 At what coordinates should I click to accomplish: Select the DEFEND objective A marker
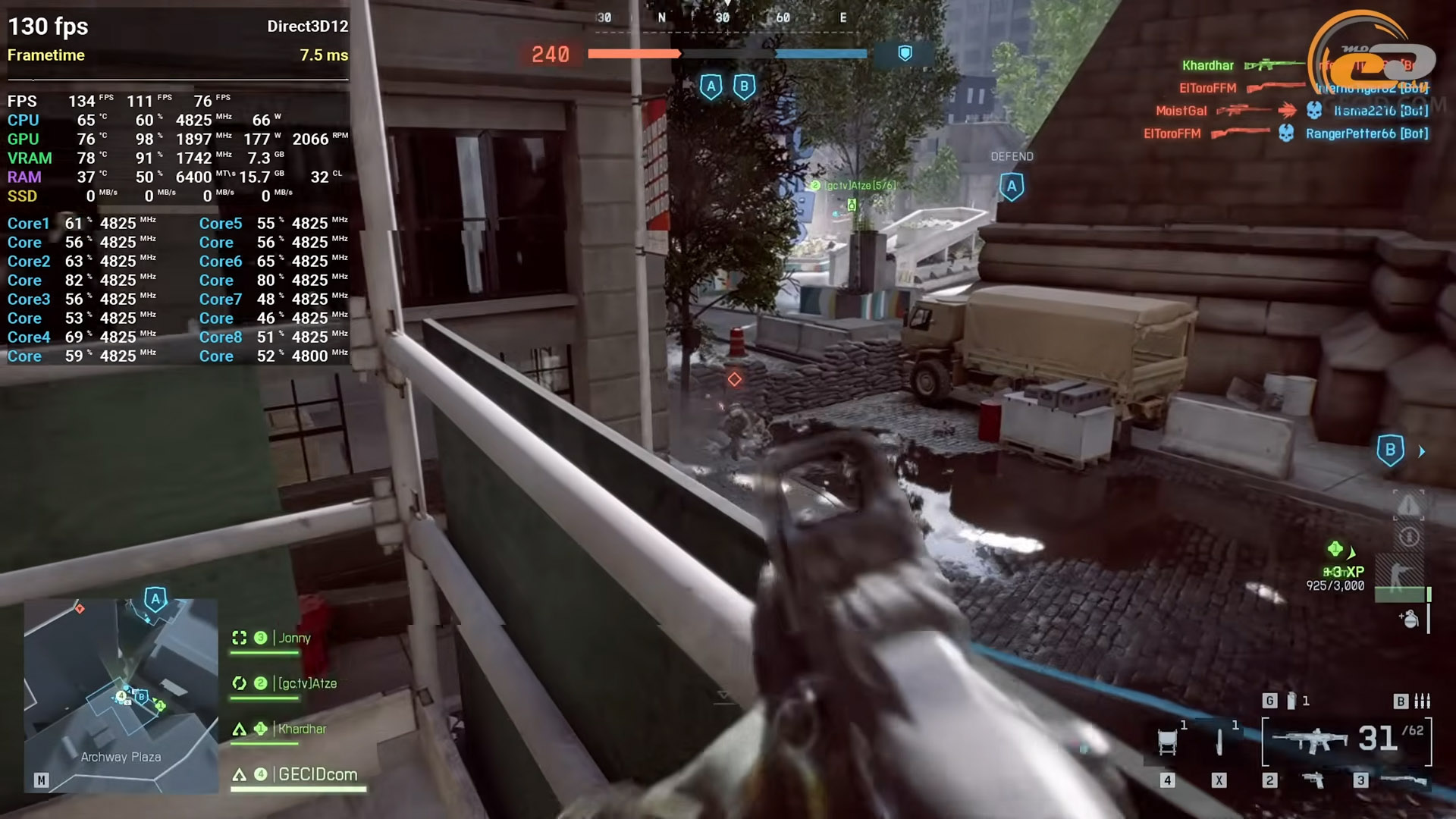1012,186
